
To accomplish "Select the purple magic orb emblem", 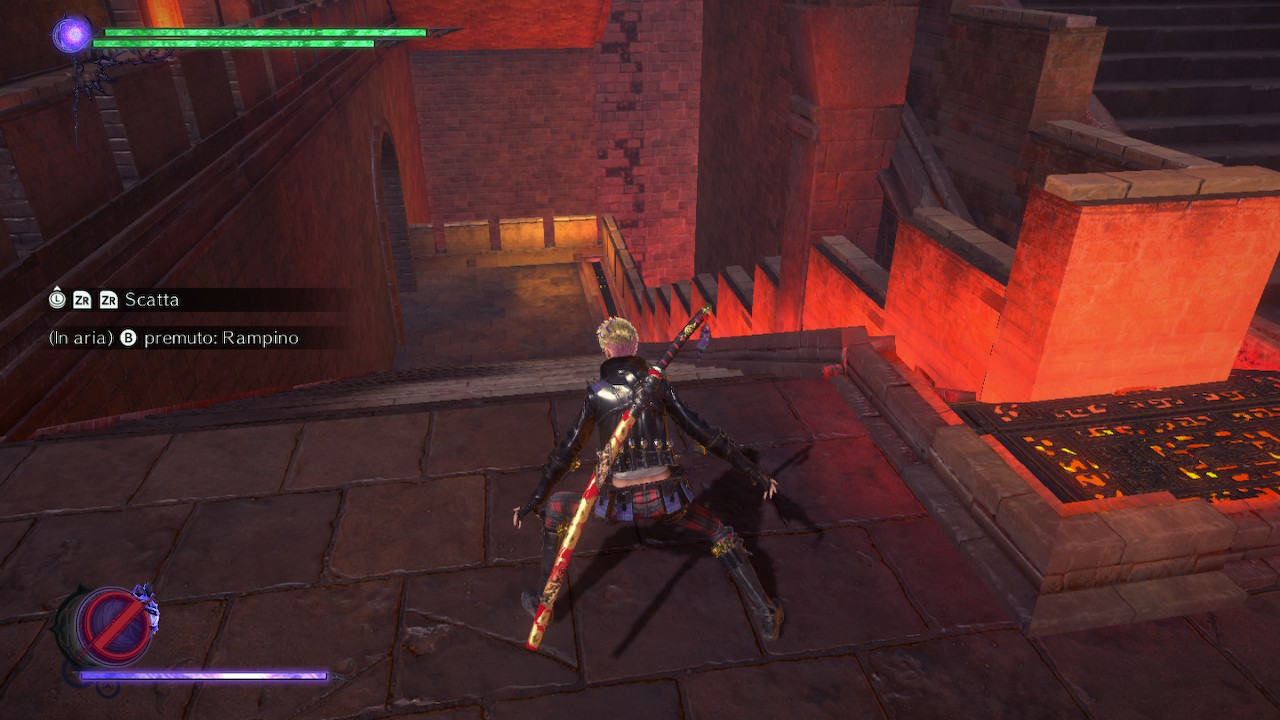I will (x=71, y=33).
